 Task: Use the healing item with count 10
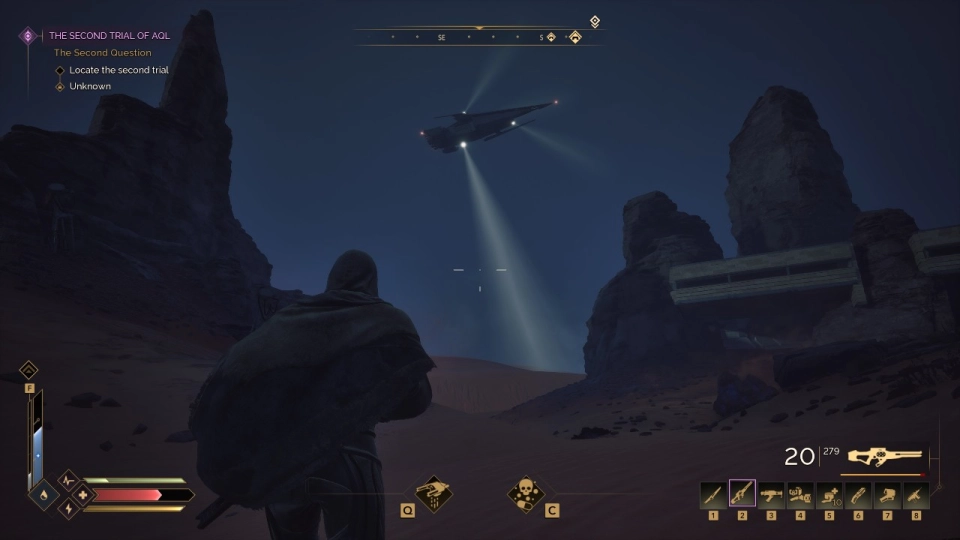(829, 494)
